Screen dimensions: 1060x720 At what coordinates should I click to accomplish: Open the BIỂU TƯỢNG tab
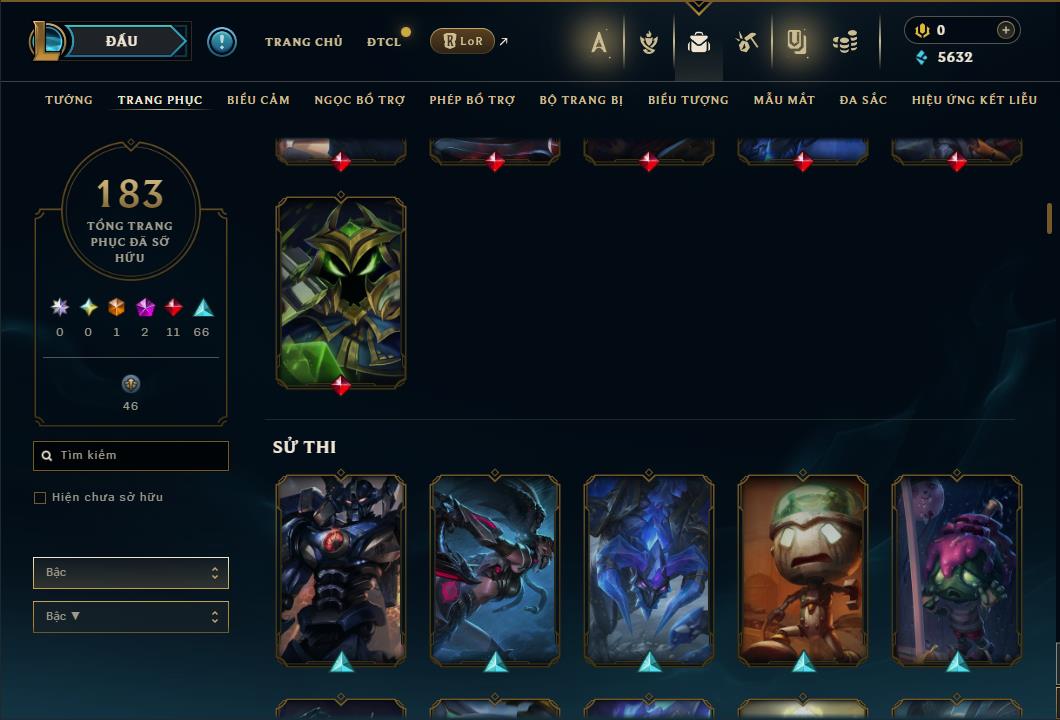click(688, 100)
